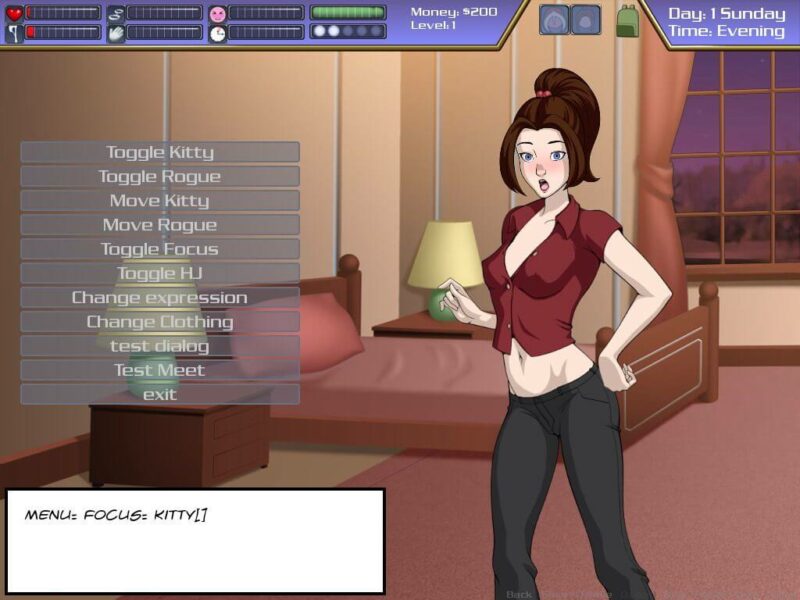Click exit to leave the menu
This screenshot has width=800, height=600.
pyautogui.click(x=160, y=394)
